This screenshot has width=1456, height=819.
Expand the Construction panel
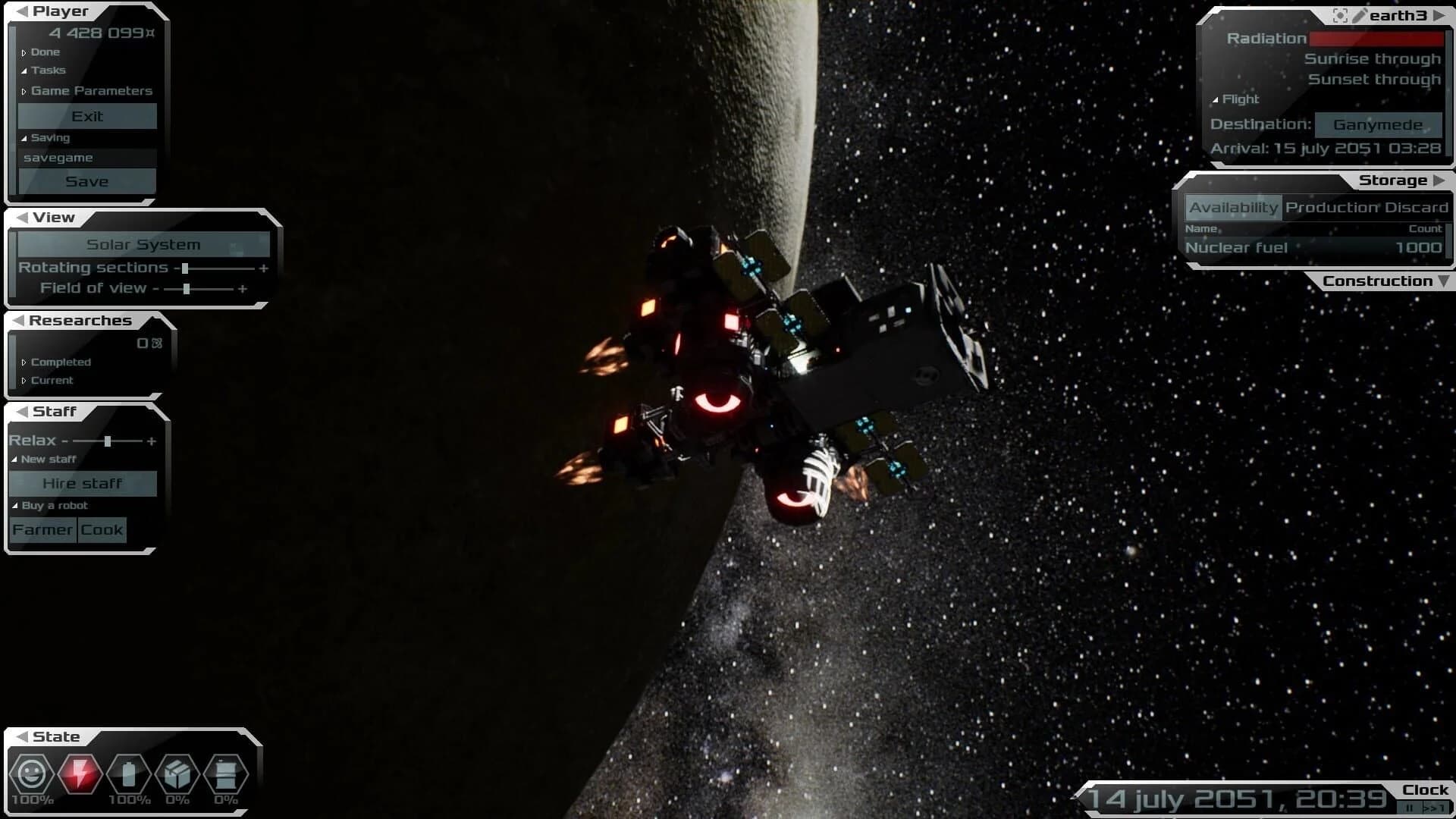pyautogui.click(x=1385, y=281)
